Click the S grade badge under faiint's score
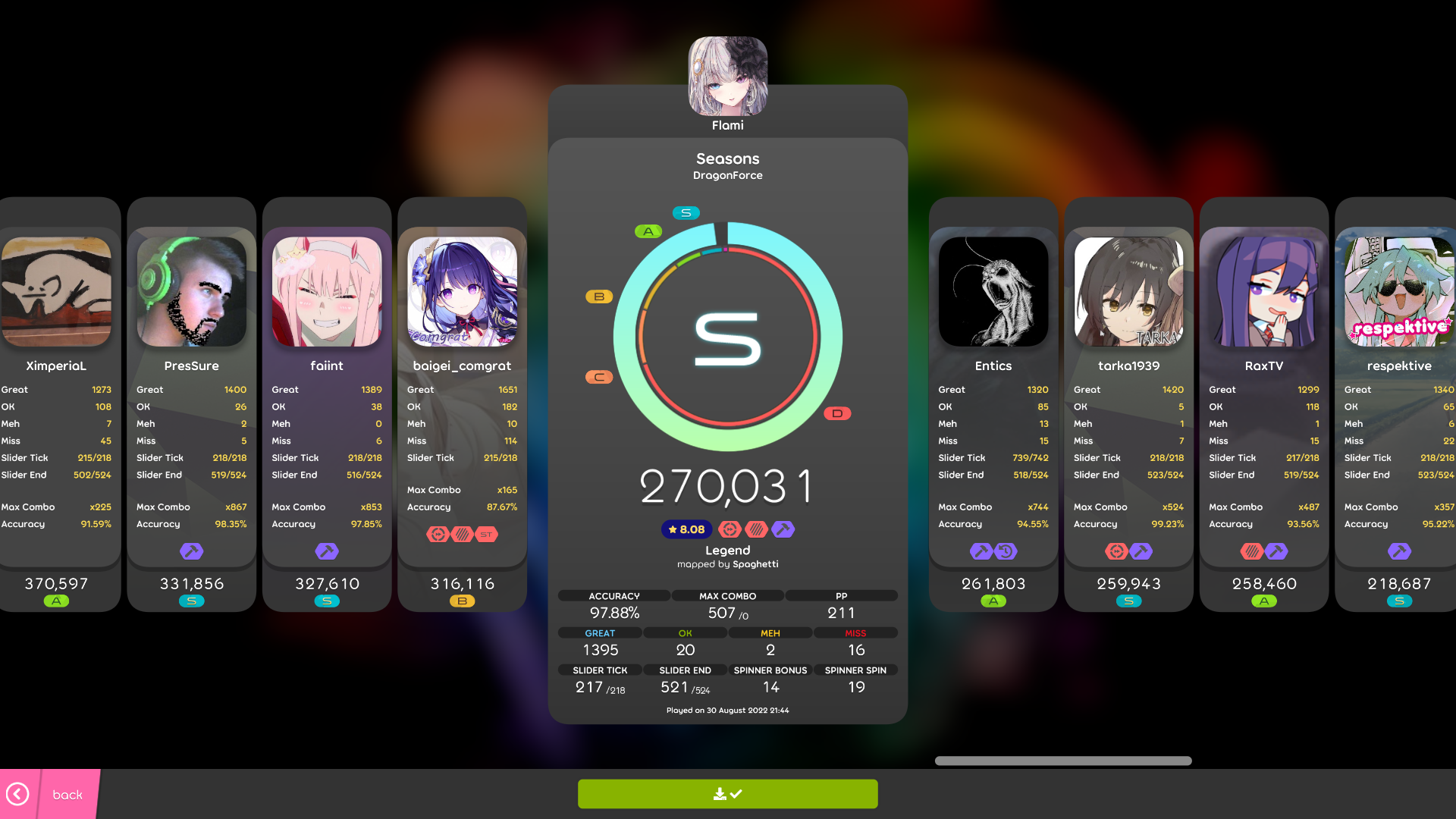Screen dimensions: 1456x819 [327, 601]
